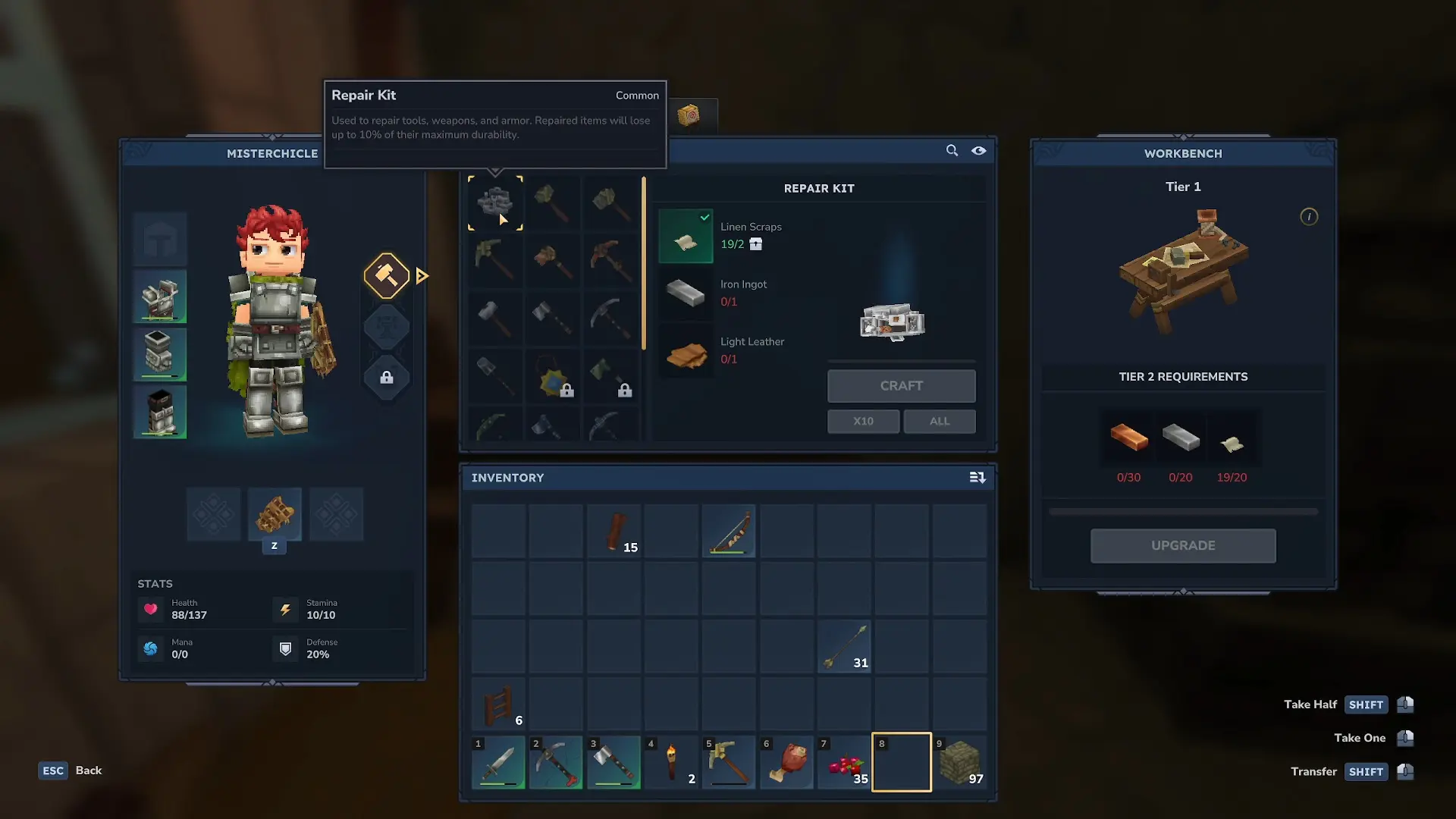The height and width of the screenshot is (819, 1456).
Task: Select the Light Leather ingredient slot
Action: [x=686, y=351]
